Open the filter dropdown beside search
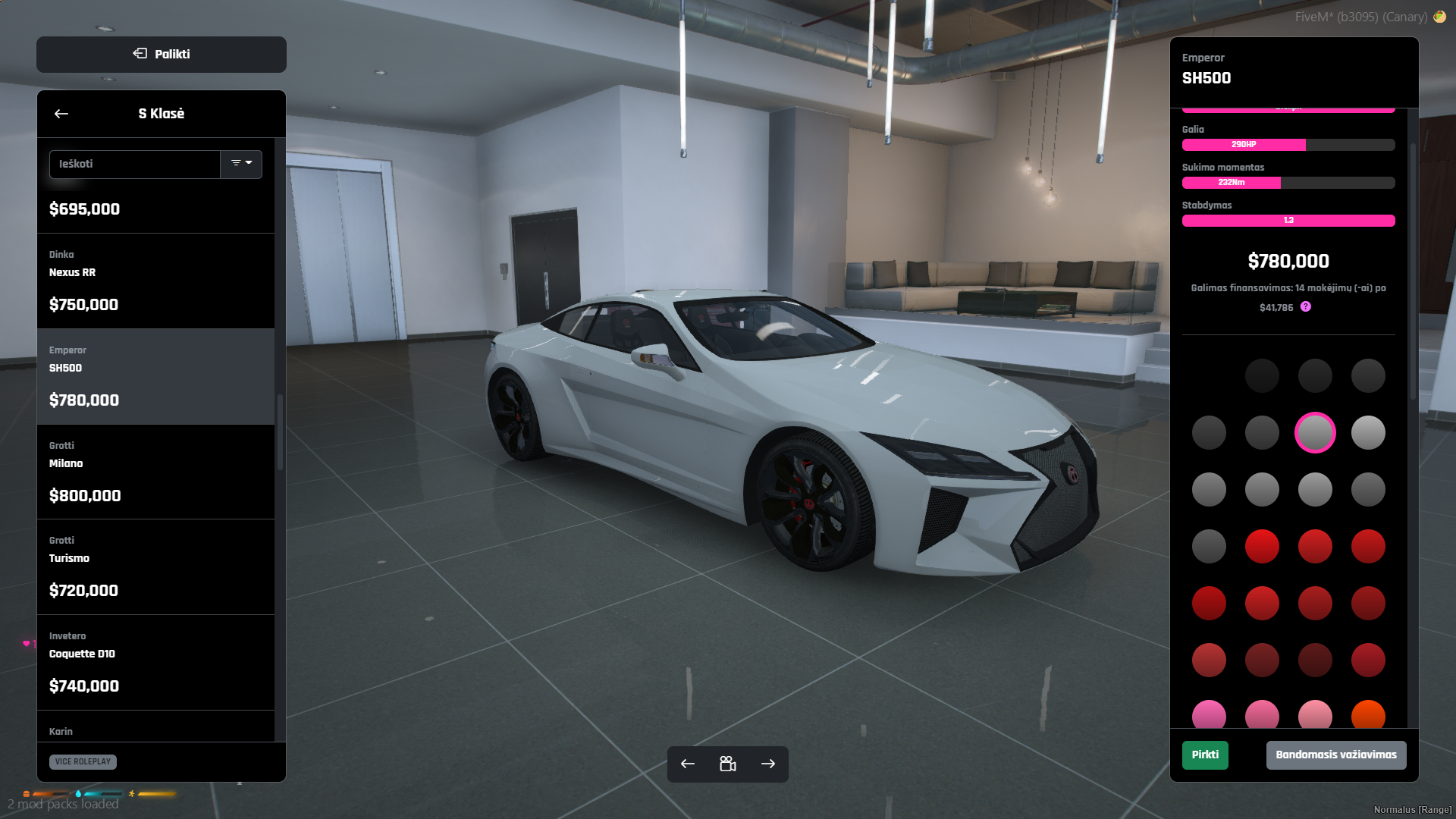 241,164
